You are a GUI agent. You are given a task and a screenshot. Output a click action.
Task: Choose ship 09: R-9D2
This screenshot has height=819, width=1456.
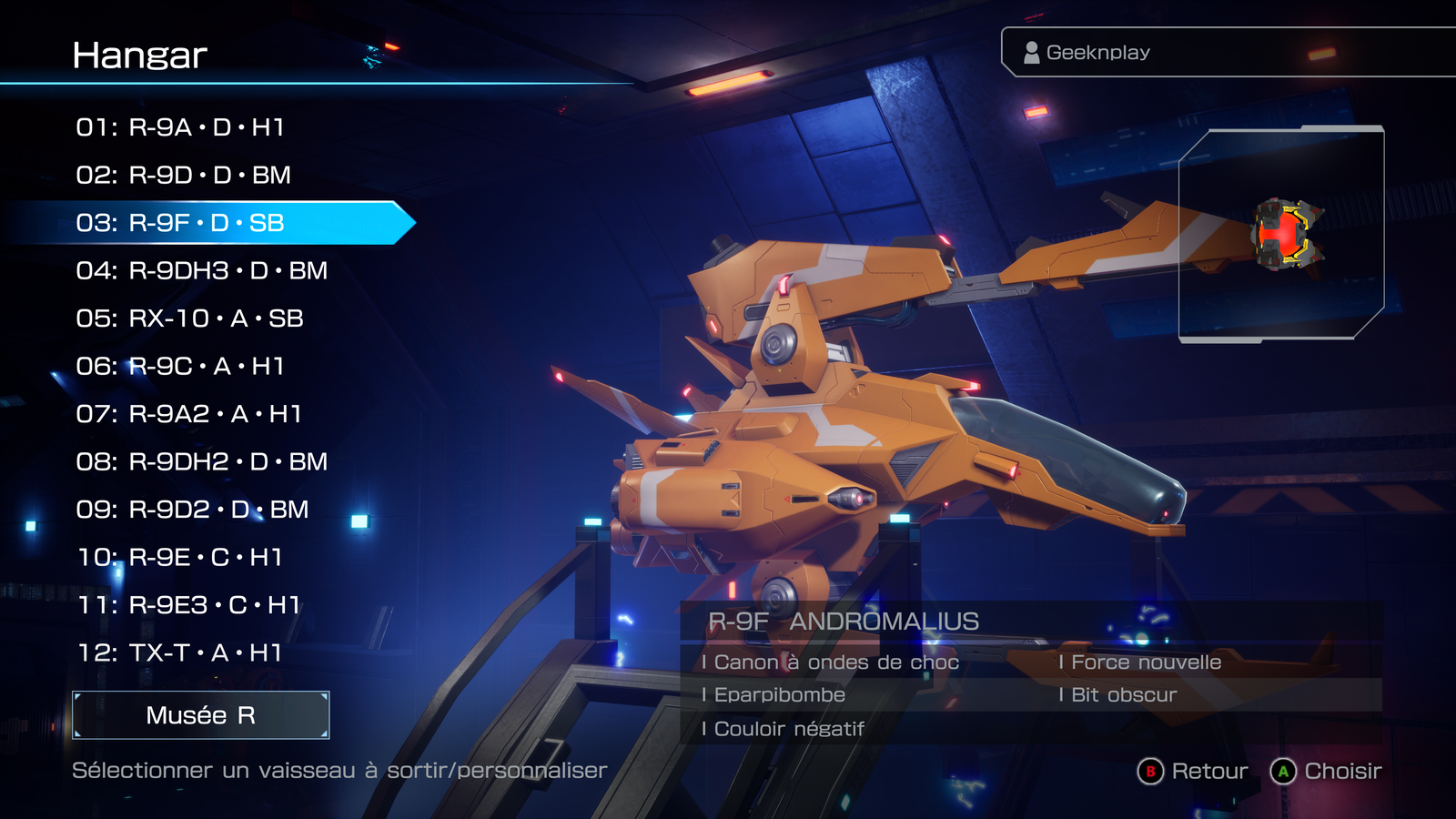coord(192,510)
